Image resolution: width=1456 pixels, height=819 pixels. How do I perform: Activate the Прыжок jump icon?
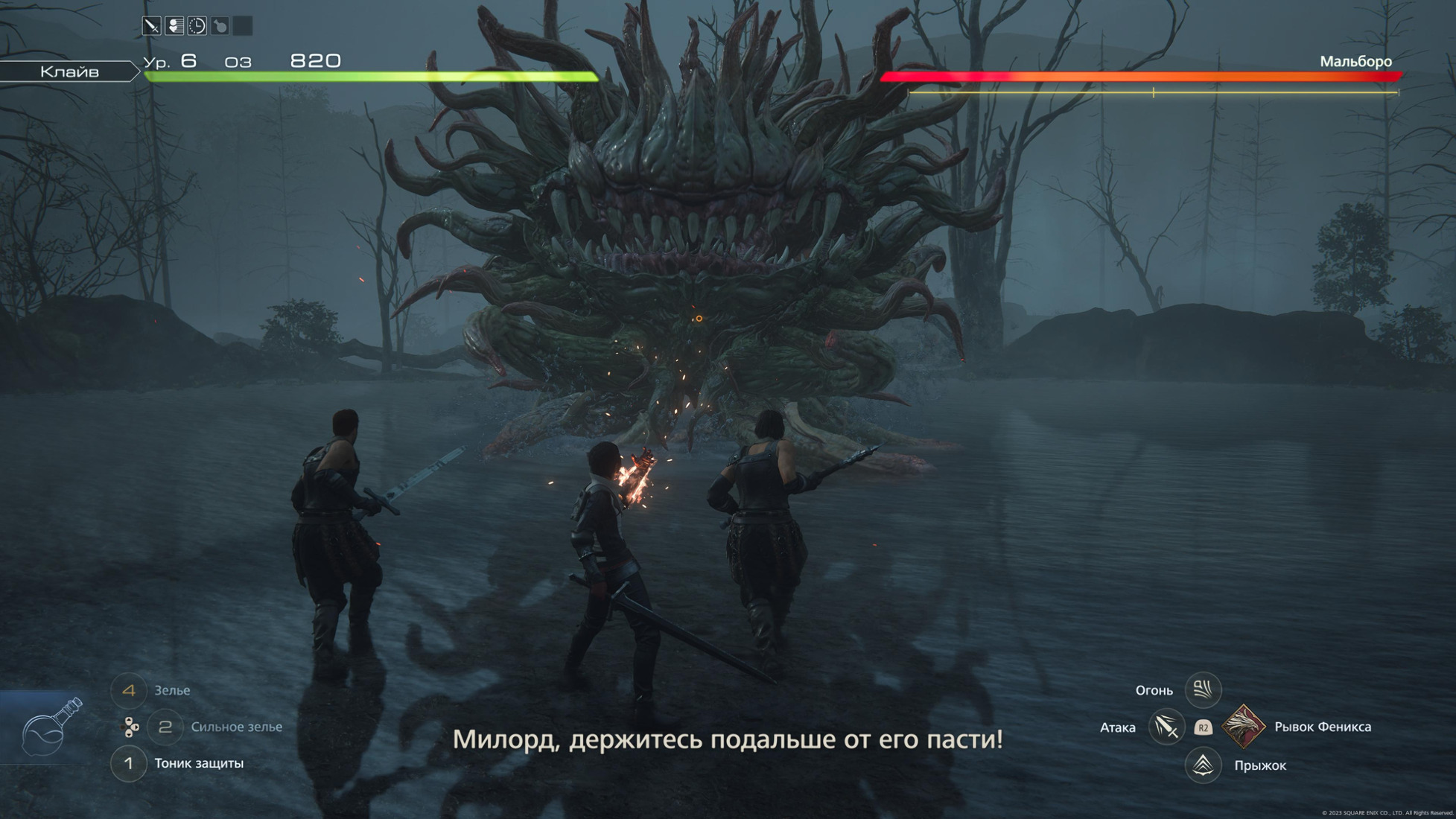pos(1203,765)
